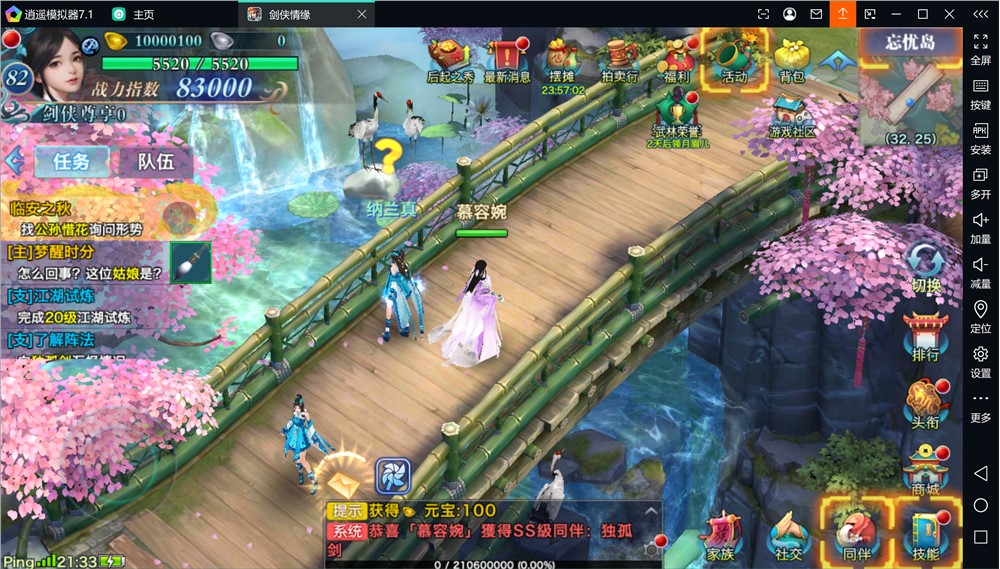Open the 家族 clan menu
This screenshot has width=1000, height=569.
[x=720, y=535]
